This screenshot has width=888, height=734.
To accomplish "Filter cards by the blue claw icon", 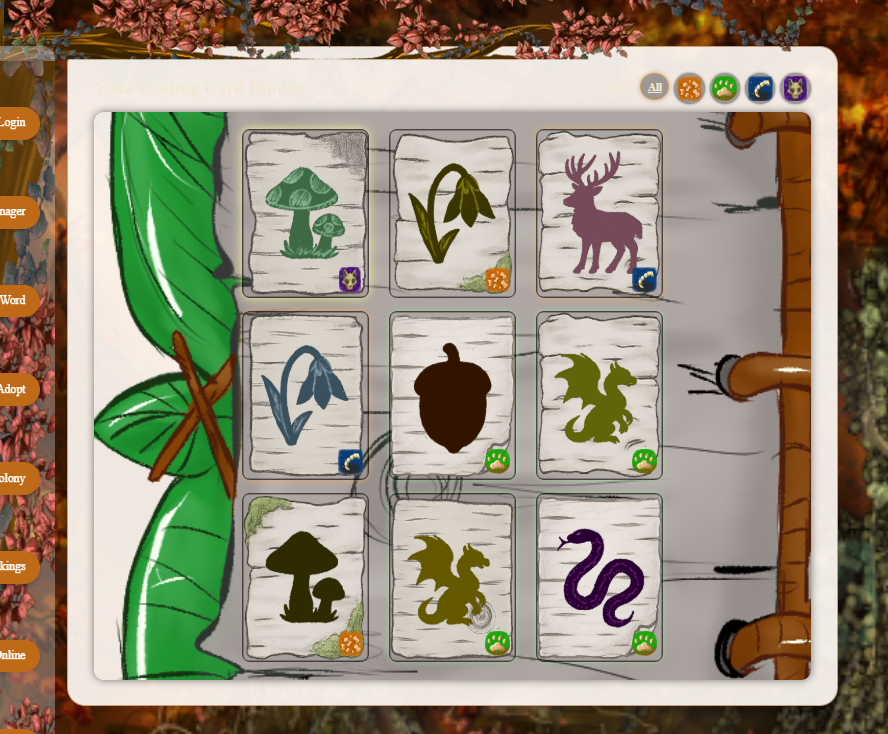I will (760, 88).
